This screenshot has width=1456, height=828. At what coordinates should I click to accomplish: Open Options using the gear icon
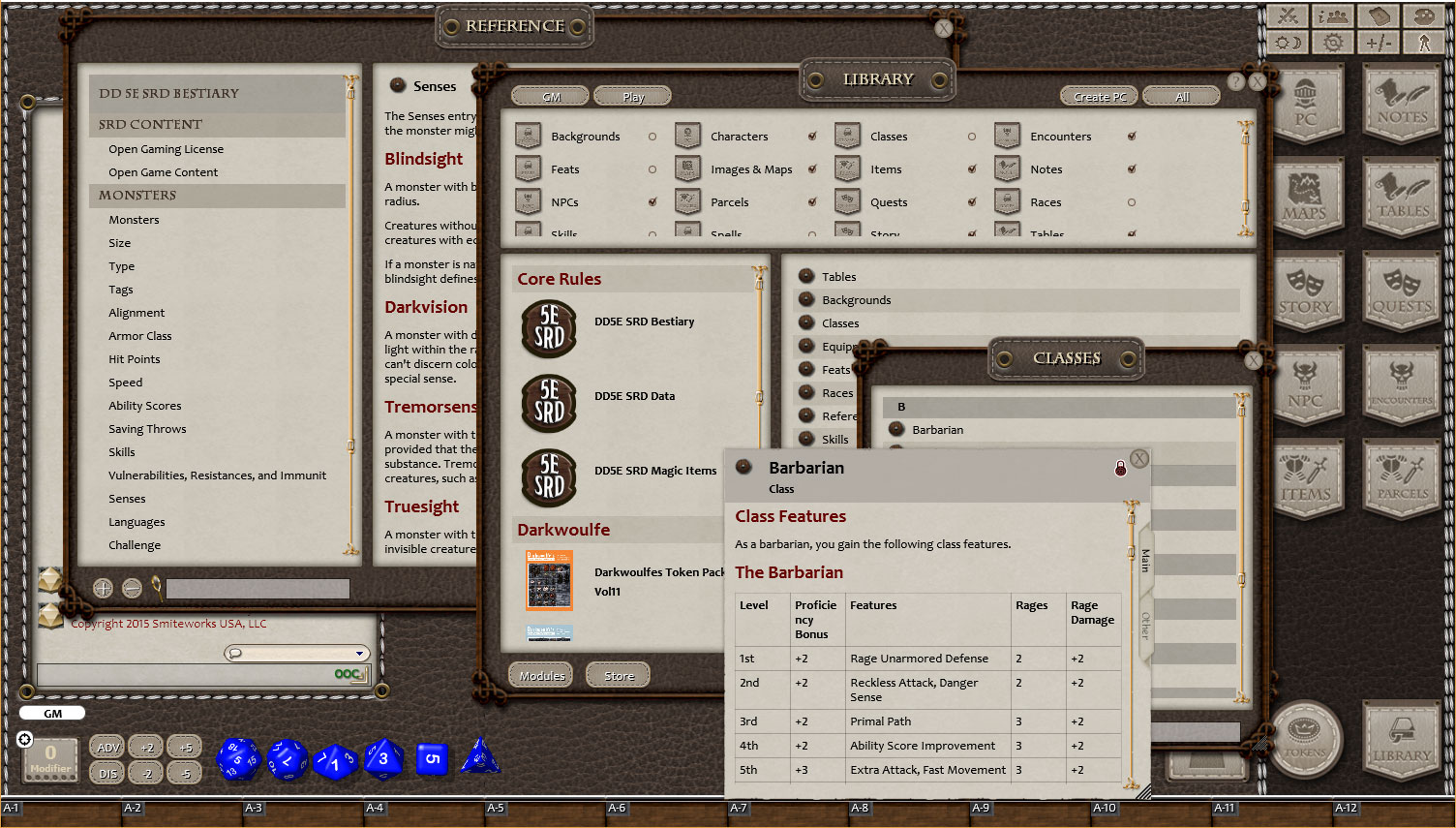coord(1333,42)
